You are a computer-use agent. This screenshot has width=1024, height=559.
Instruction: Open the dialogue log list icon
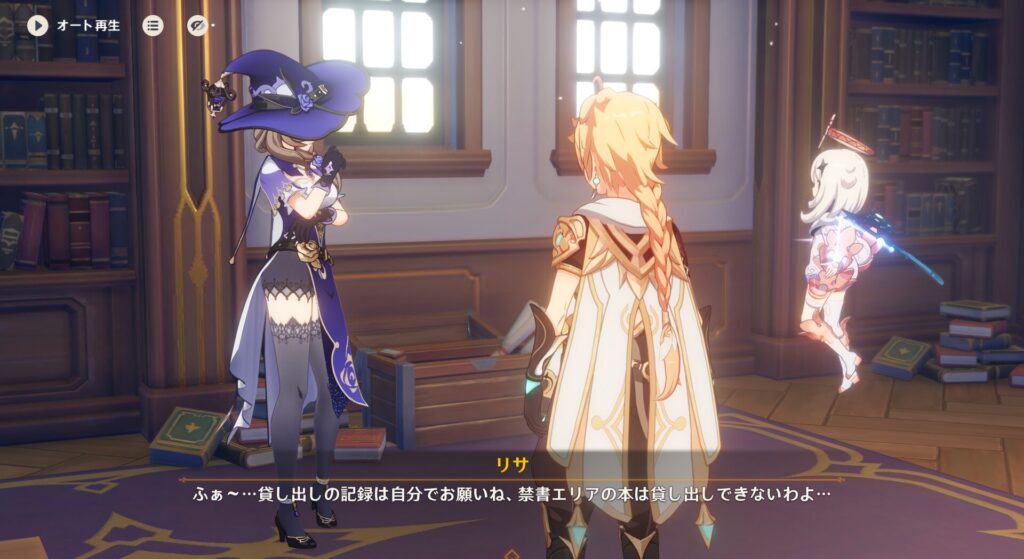tap(152, 25)
